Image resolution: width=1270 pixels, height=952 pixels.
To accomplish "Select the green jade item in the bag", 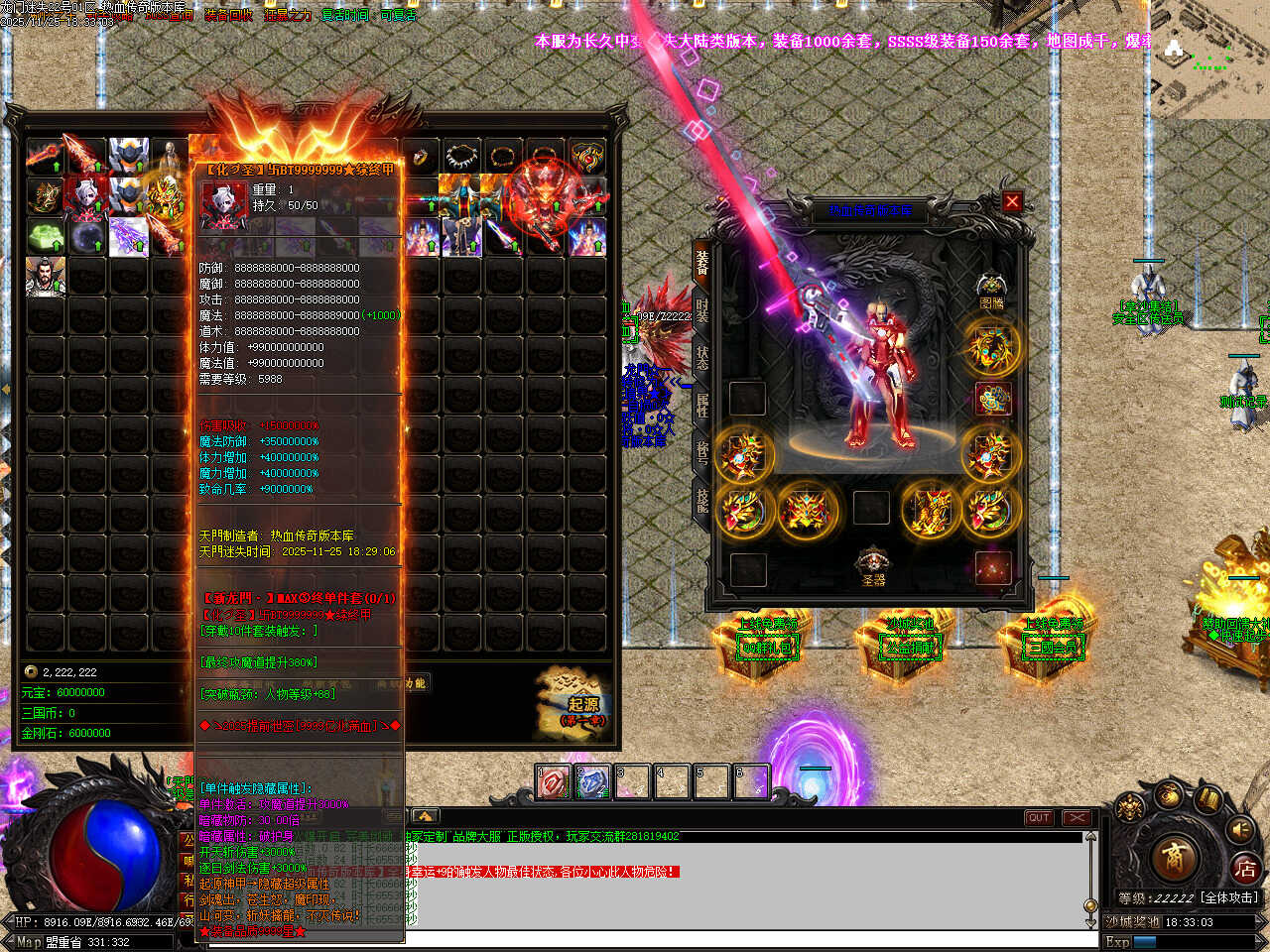I will [x=46, y=238].
